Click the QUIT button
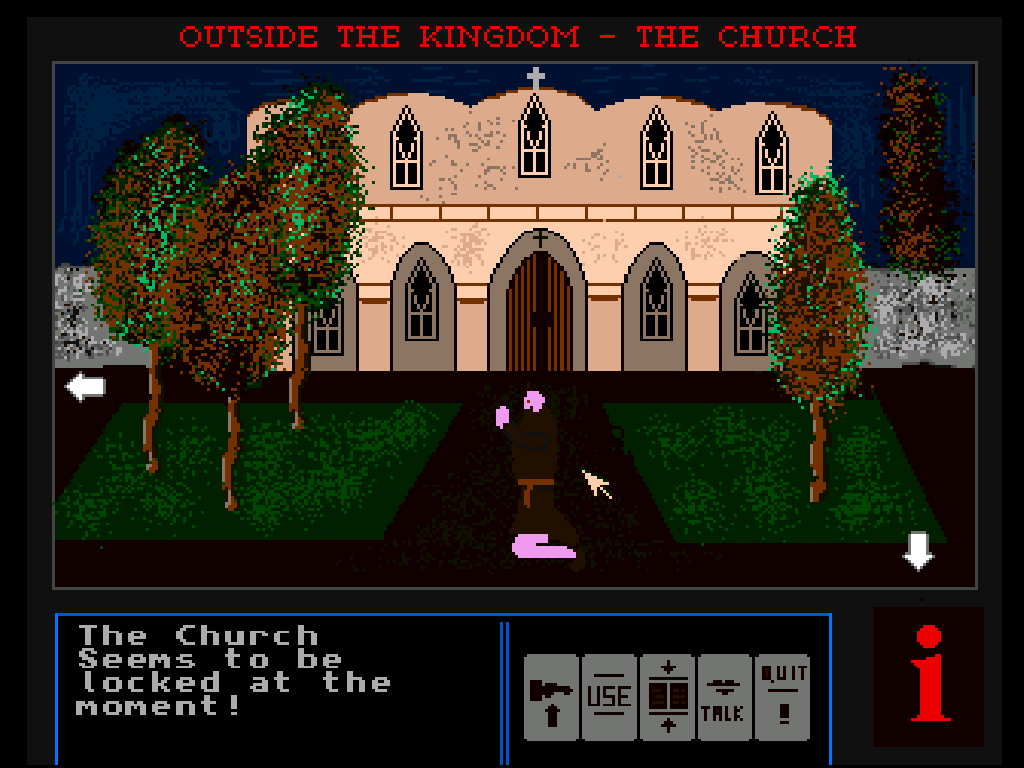 coord(783,697)
